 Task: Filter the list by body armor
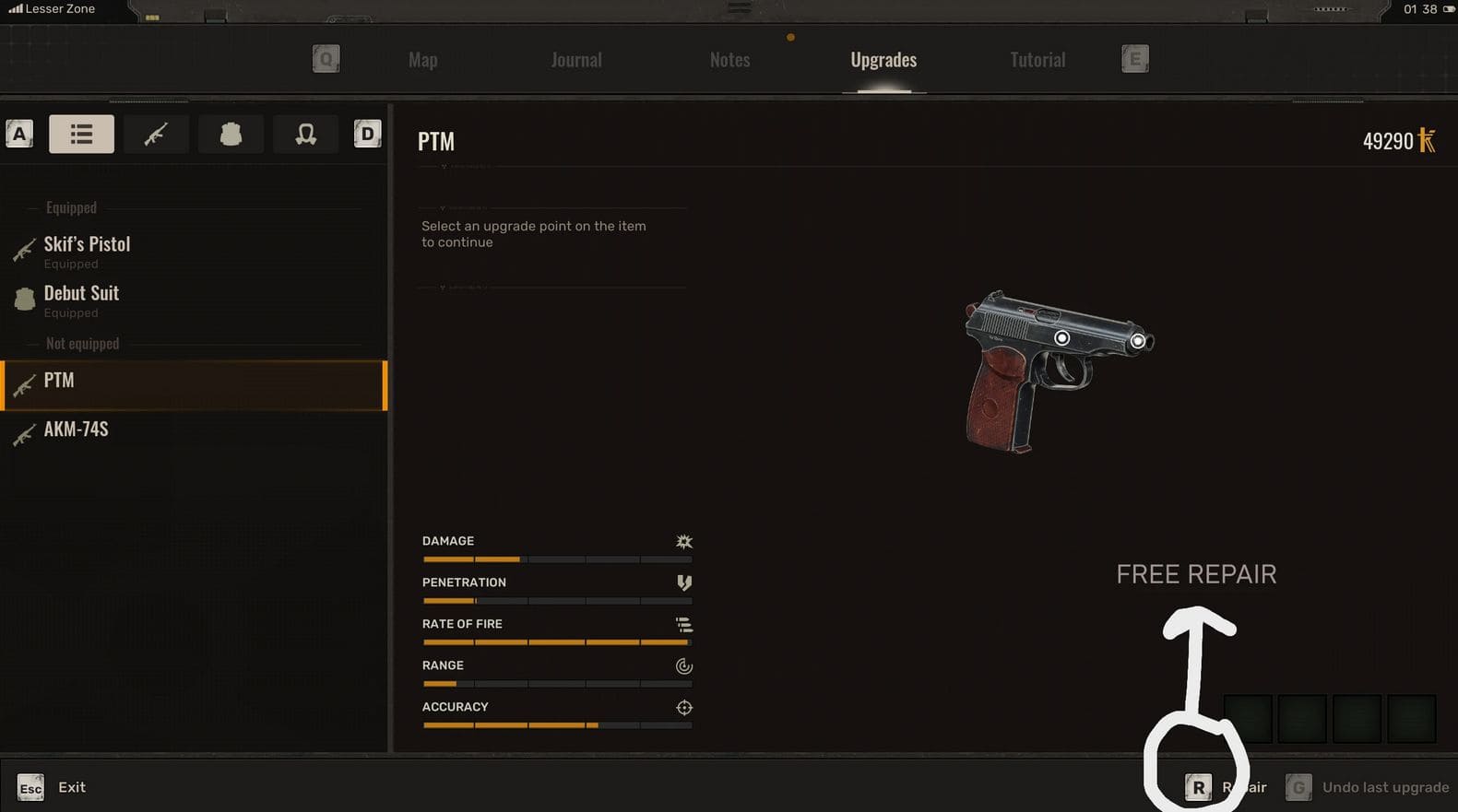[x=231, y=135]
